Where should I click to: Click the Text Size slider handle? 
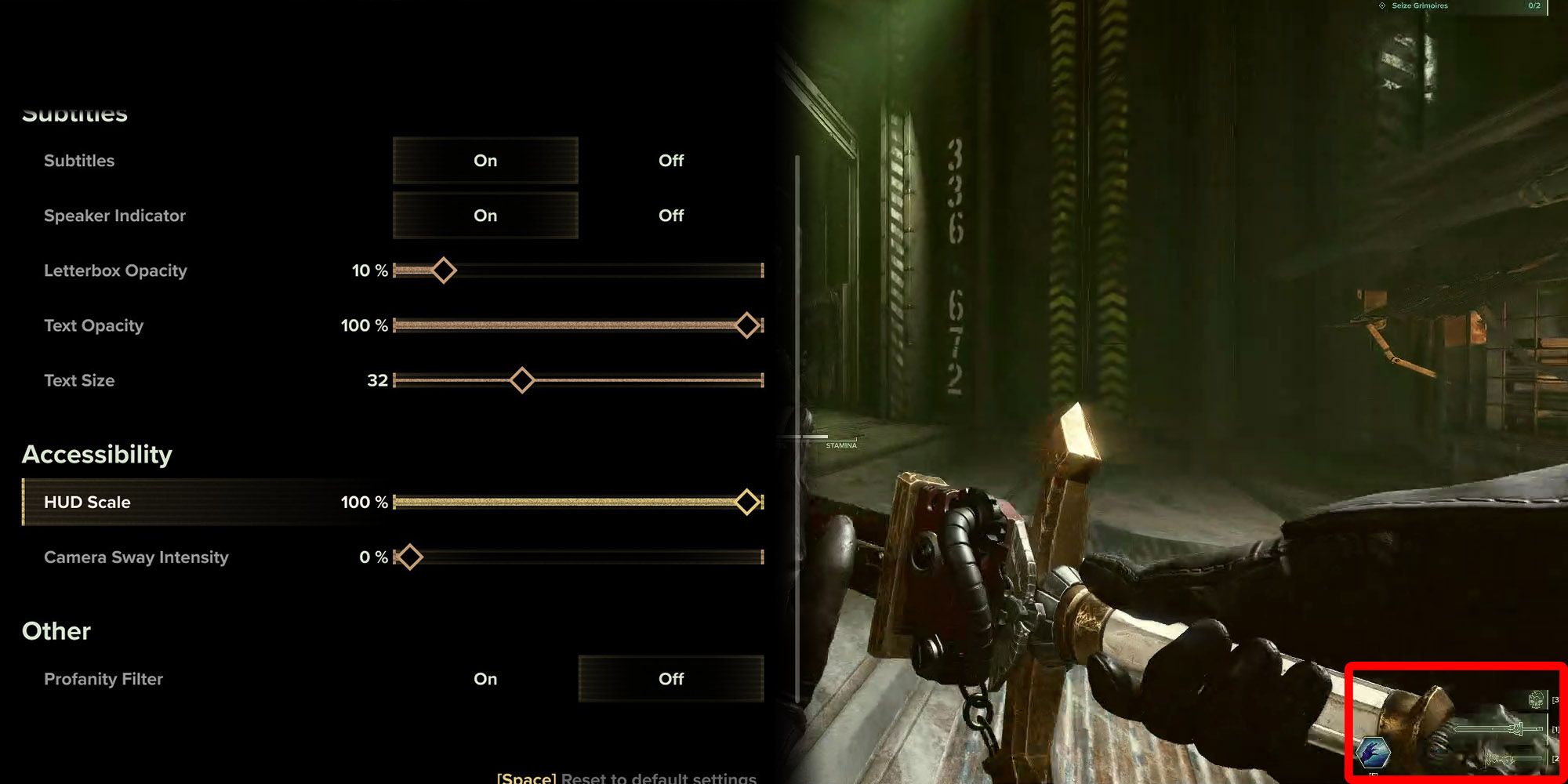click(521, 379)
